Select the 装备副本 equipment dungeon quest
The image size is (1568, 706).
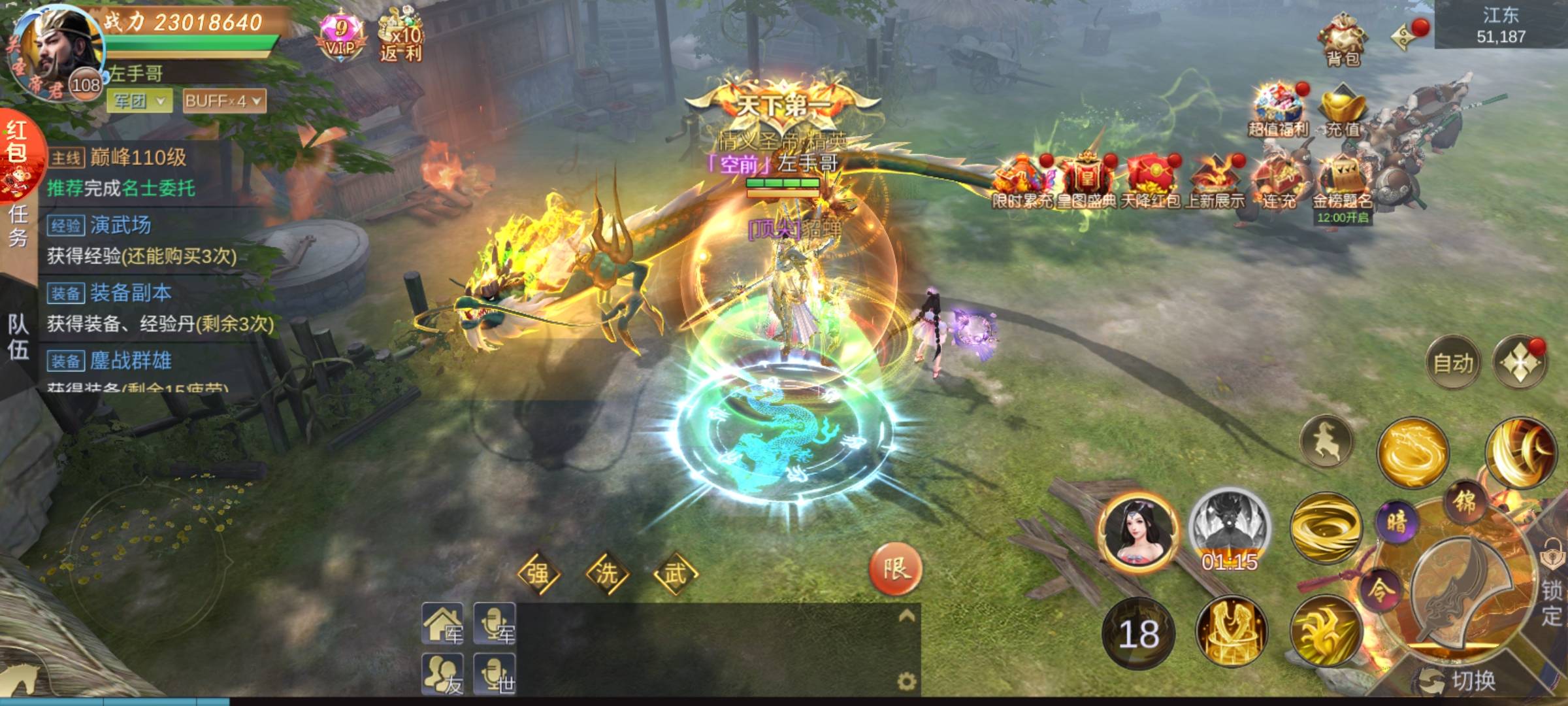click(x=131, y=293)
